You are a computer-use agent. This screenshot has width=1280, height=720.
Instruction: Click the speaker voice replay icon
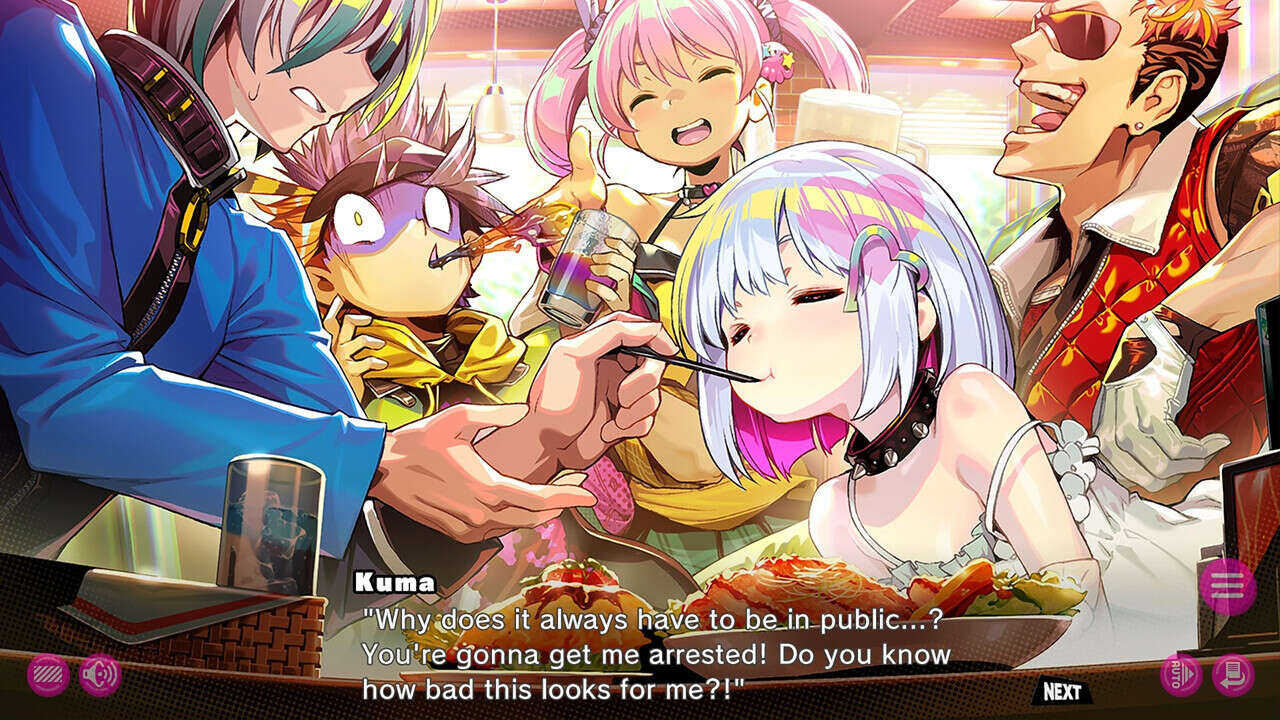[99, 675]
